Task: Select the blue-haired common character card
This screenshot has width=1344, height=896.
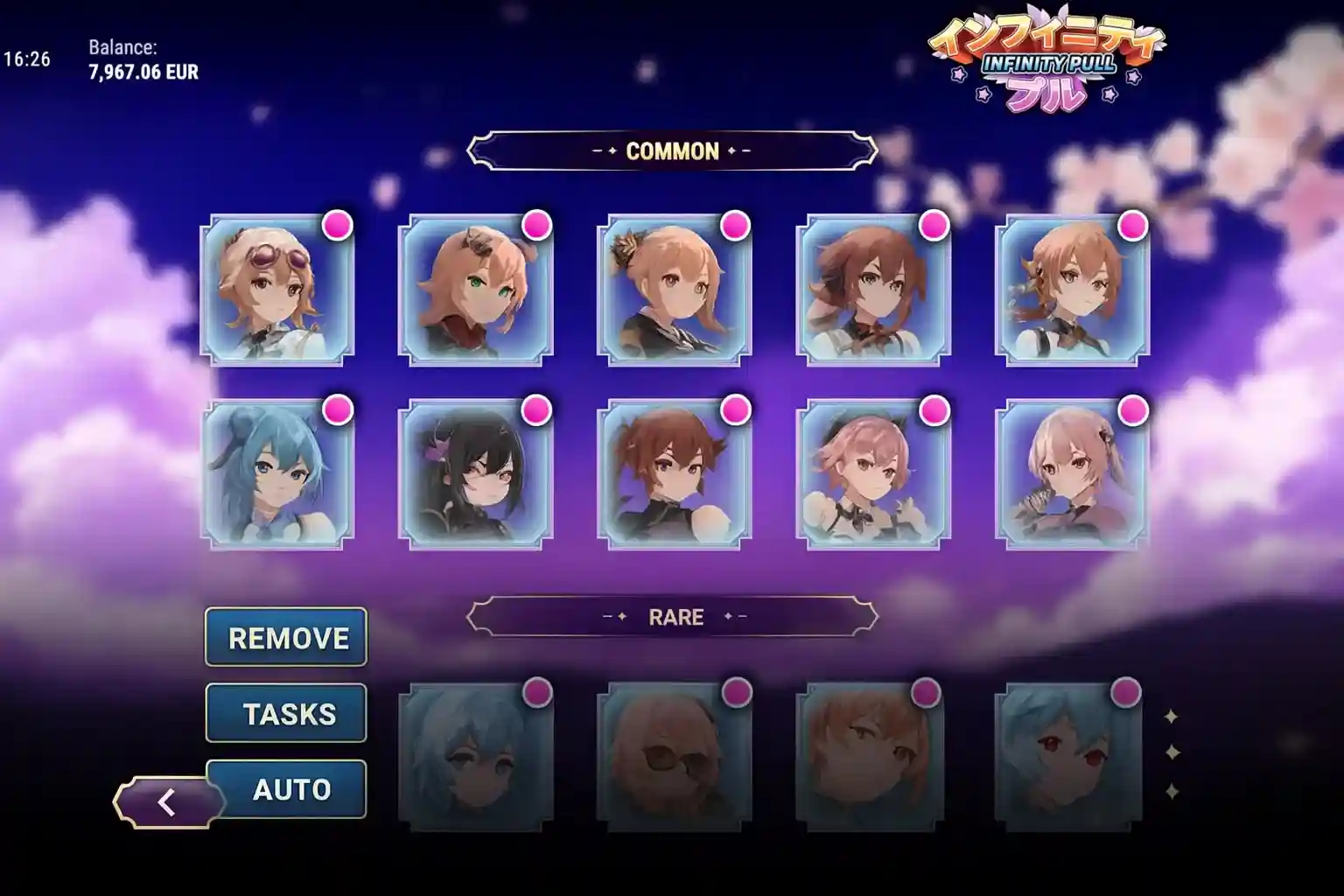Action: pyautogui.click(x=277, y=475)
